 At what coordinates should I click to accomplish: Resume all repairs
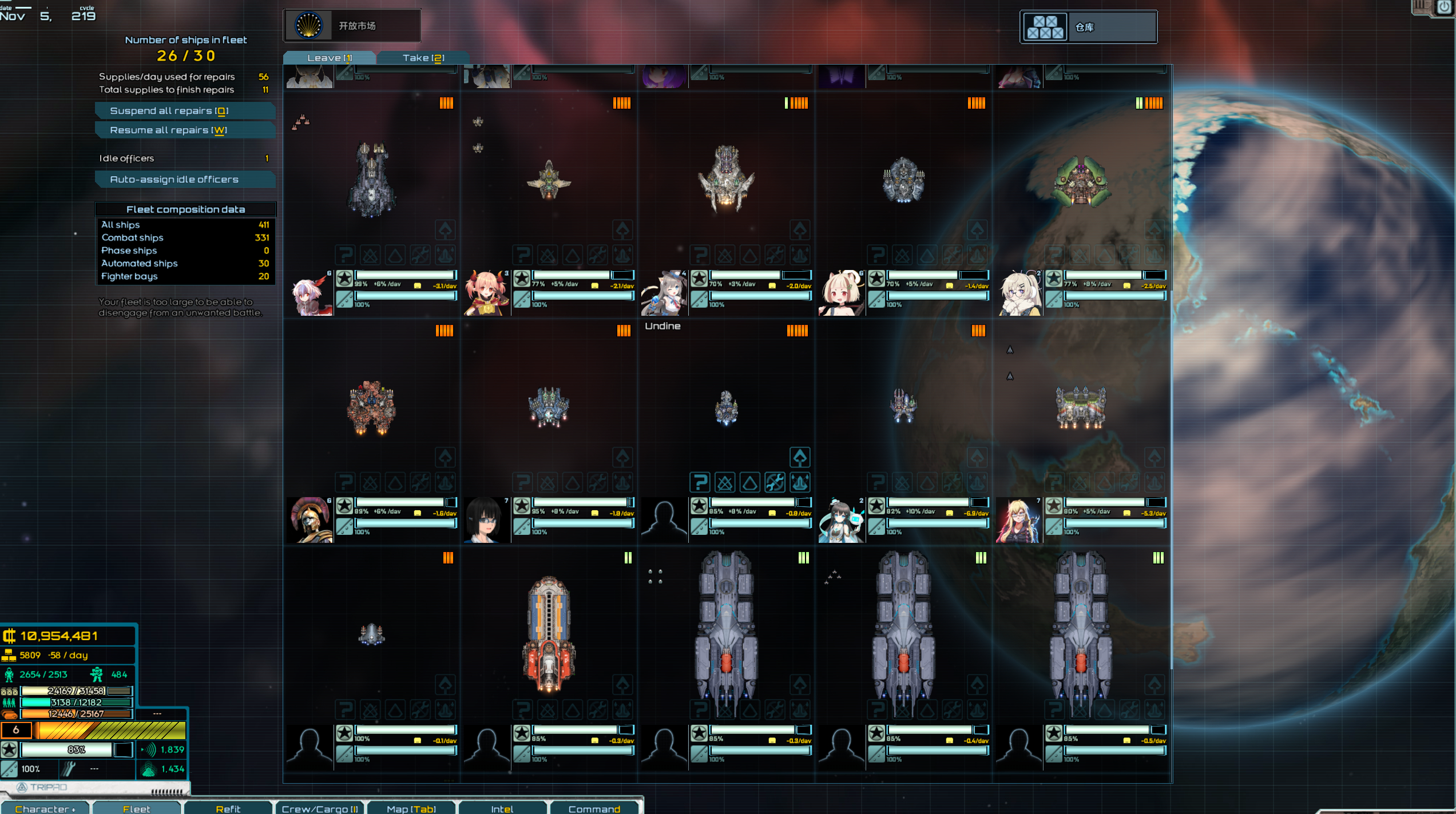pos(185,130)
